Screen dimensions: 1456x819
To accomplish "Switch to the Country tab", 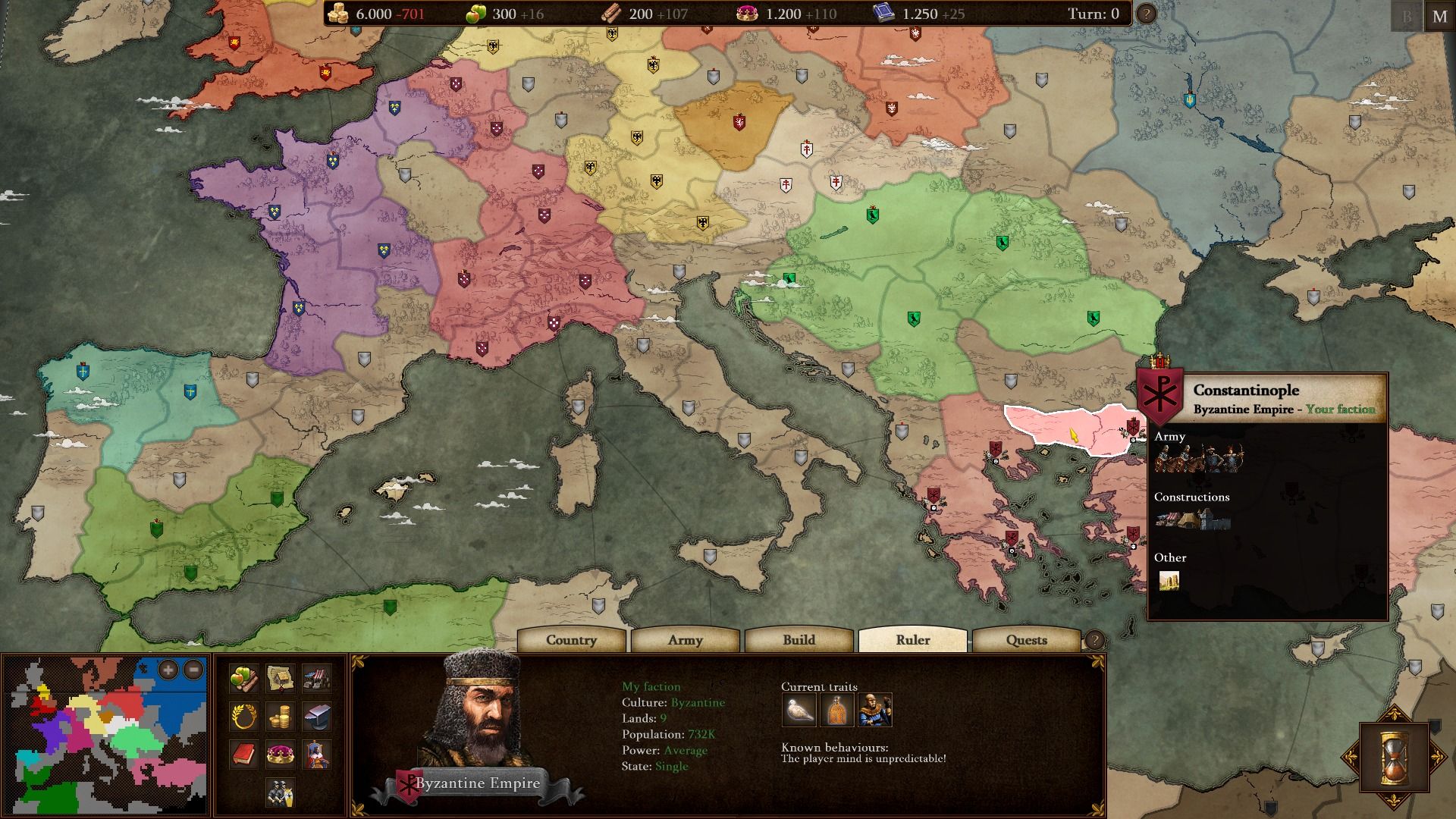I will pyautogui.click(x=571, y=640).
